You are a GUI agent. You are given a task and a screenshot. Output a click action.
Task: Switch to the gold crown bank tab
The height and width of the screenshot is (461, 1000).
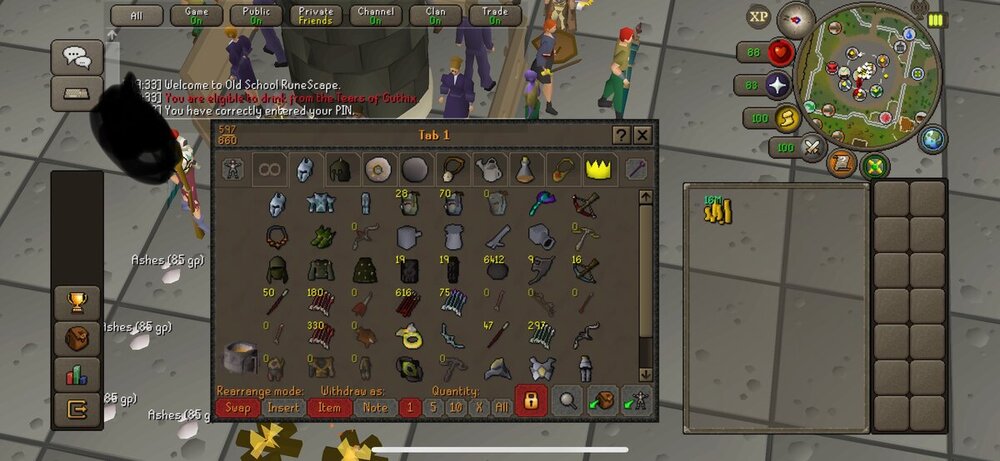pos(599,169)
